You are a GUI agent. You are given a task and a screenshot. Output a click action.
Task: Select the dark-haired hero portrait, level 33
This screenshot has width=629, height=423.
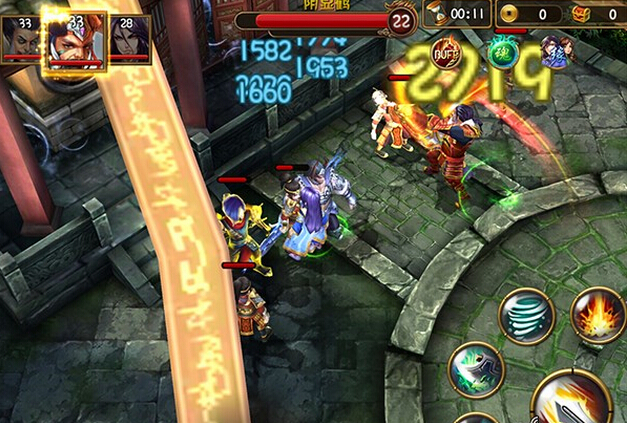[x=20, y=38]
